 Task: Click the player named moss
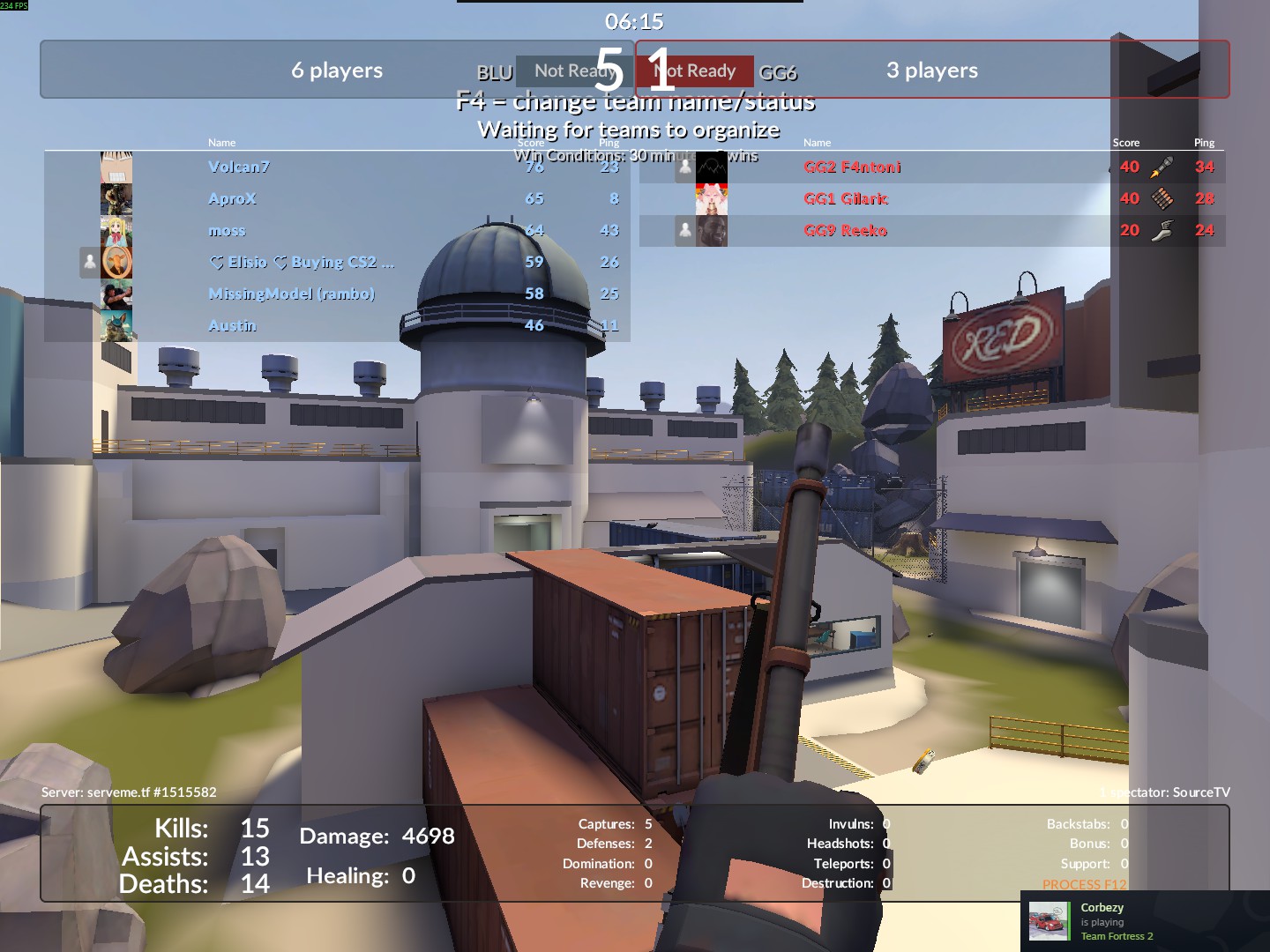click(x=227, y=231)
